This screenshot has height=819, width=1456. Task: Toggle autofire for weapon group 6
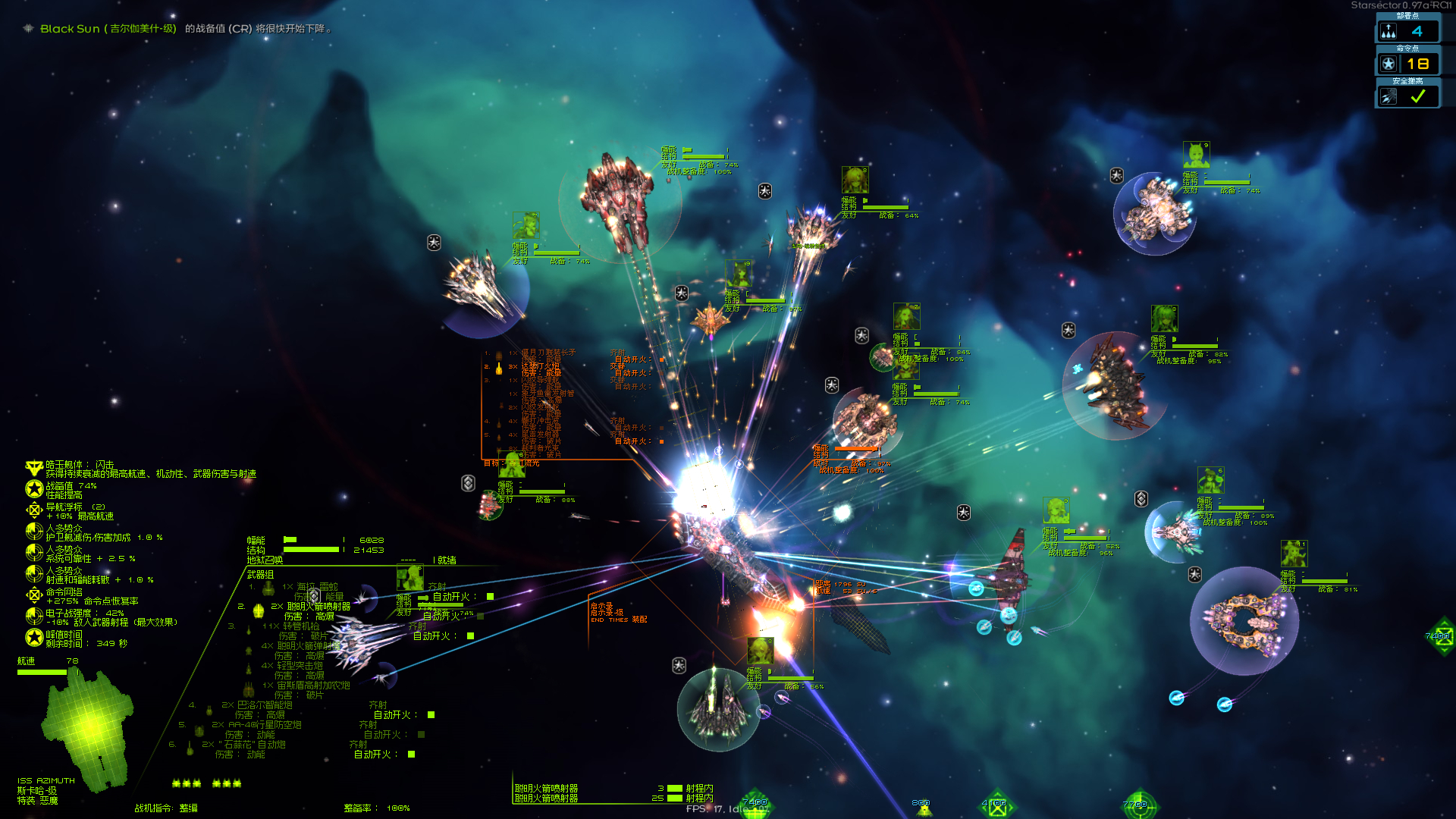(x=411, y=754)
